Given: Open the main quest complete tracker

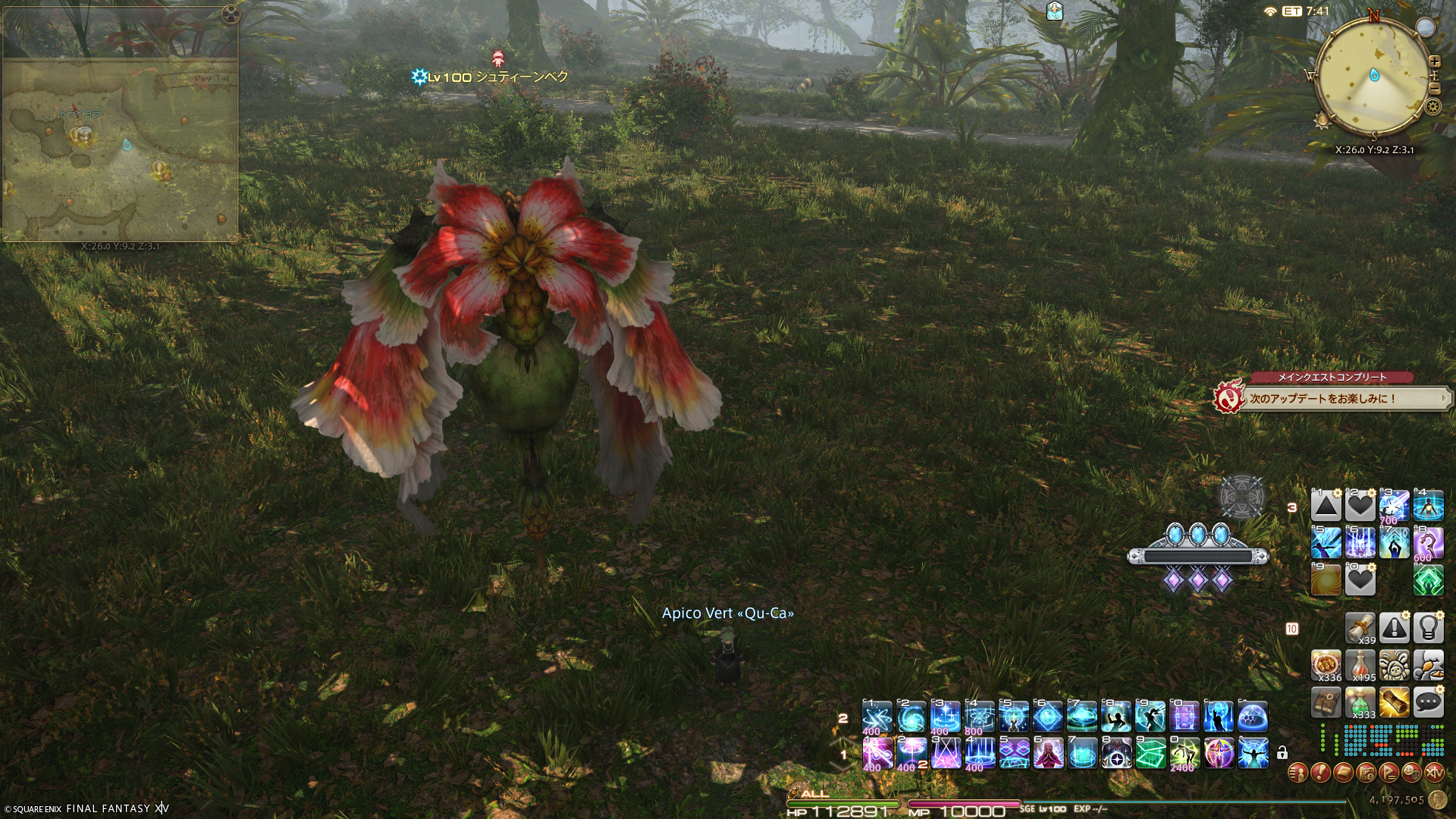Looking at the screenshot, I should (x=1332, y=397).
